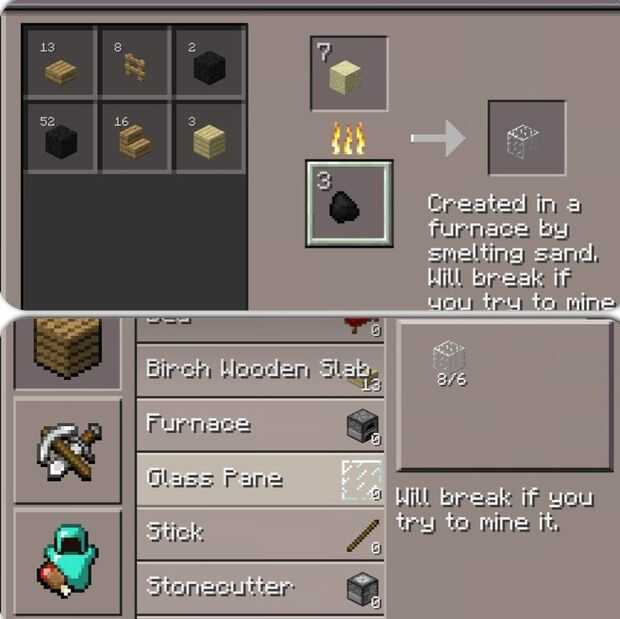Choose the stack of 52 black blocks
The height and width of the screenshot is (619, 620).
(x=60, y=137)
